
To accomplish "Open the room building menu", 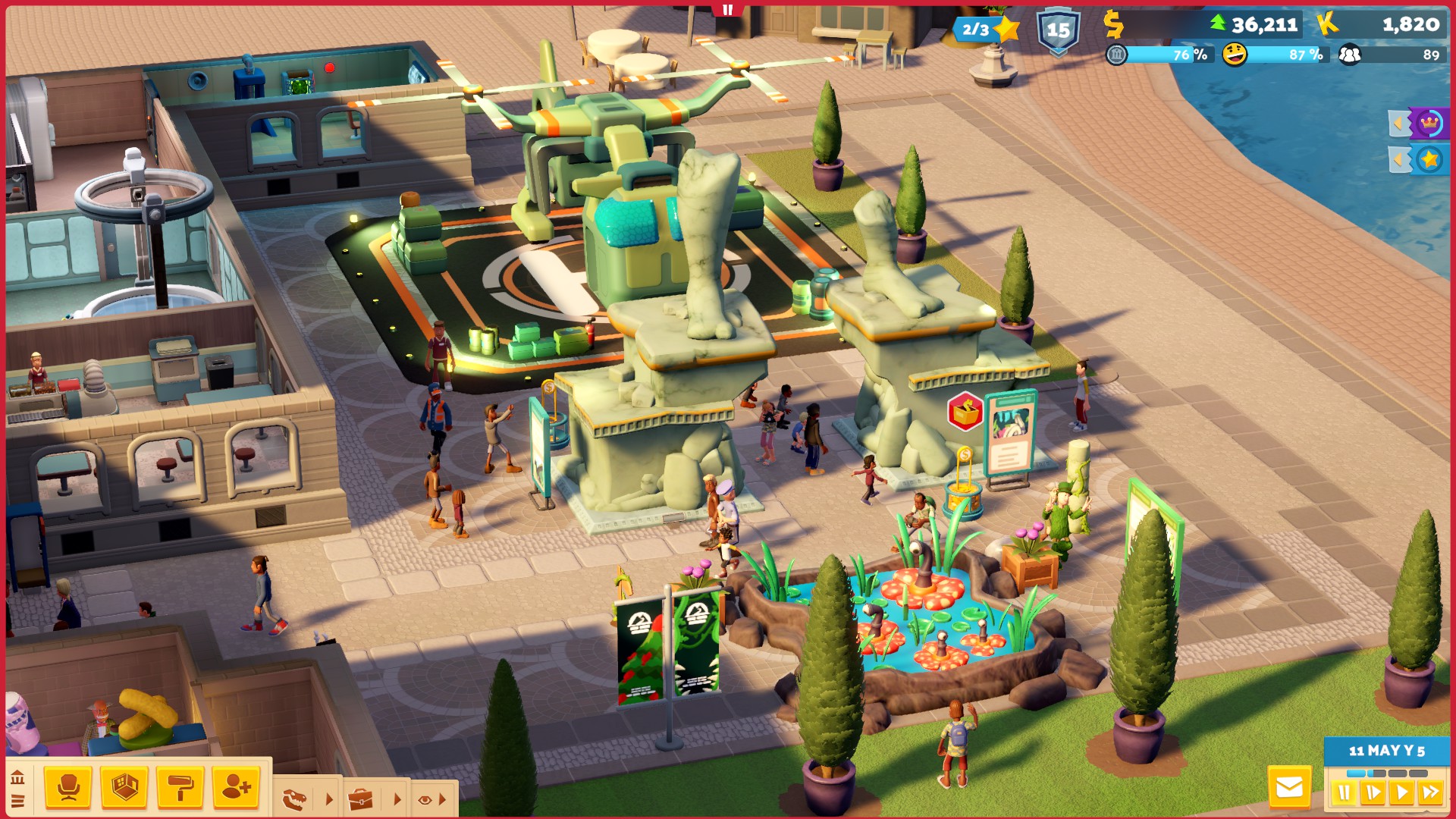I will point(124,788).
